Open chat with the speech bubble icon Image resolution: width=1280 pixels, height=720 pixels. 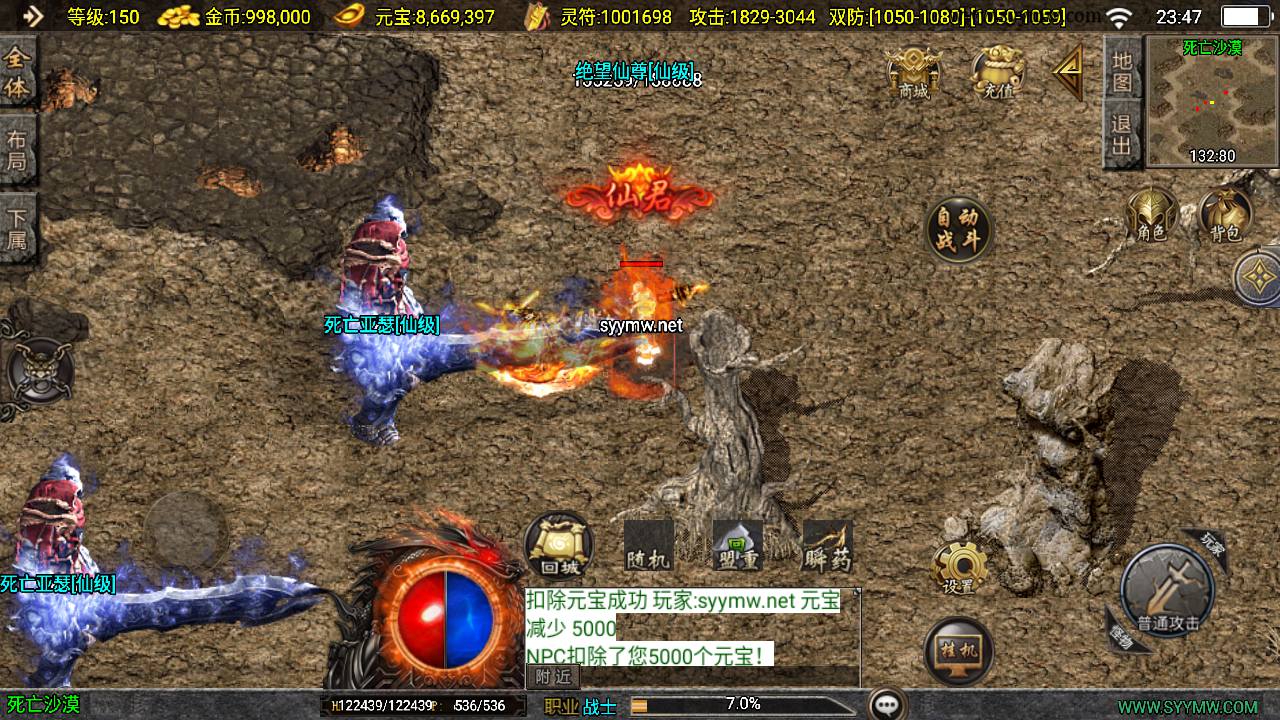click(886, 705)
